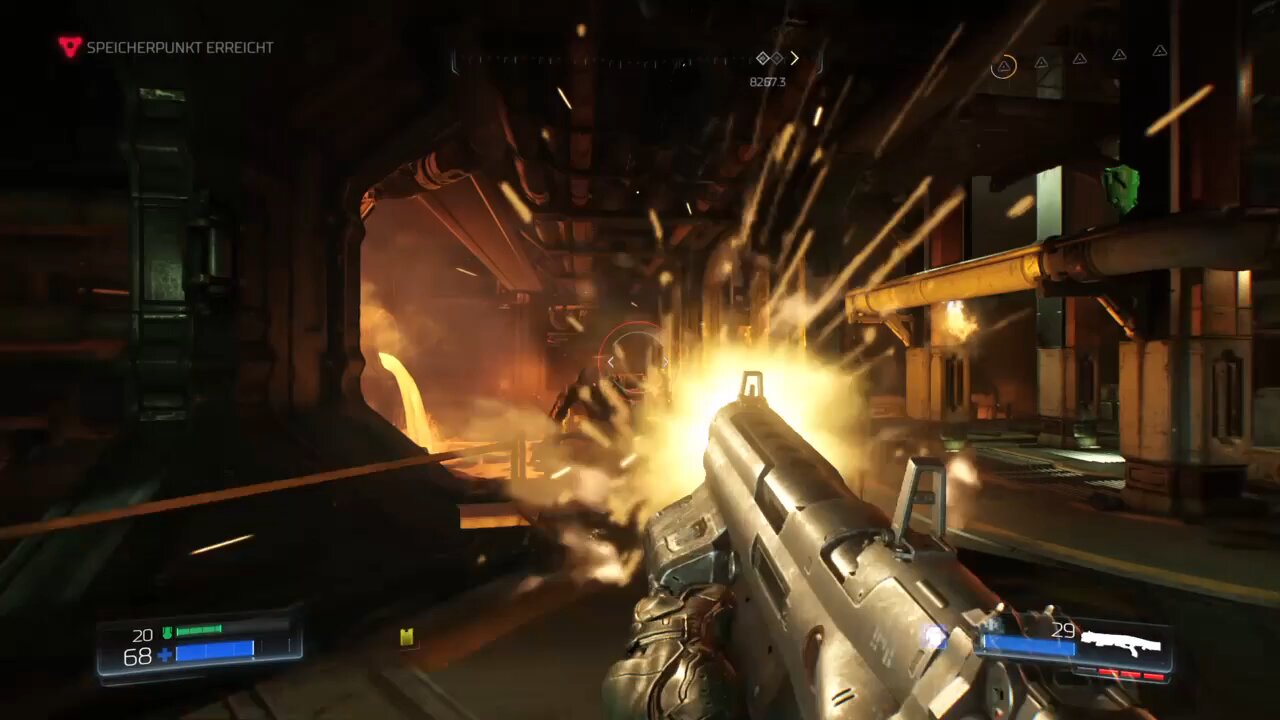Click the green health bar segment

click(x=198, y=630)
